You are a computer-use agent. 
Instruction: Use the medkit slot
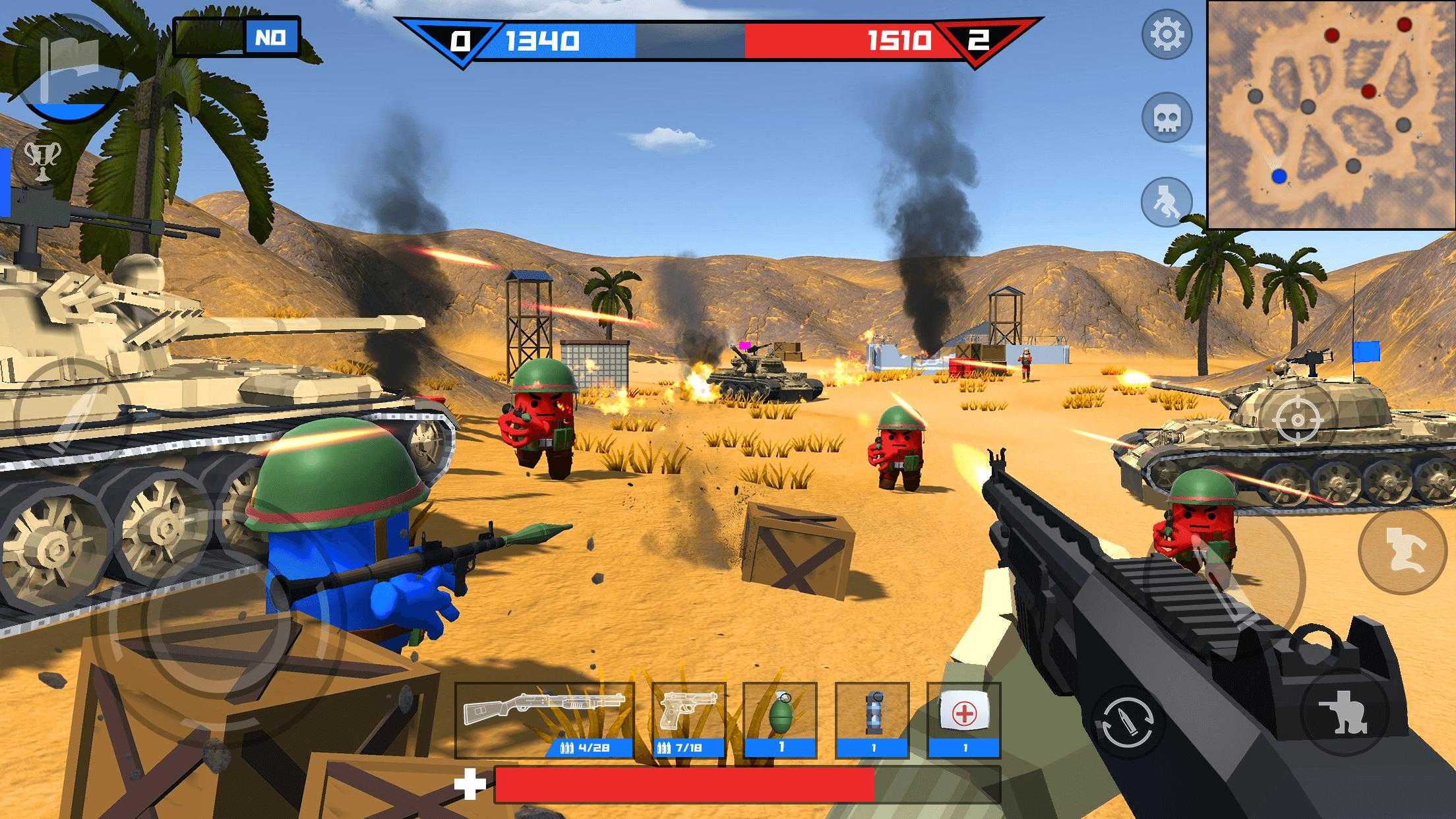(x=963, y=719)
